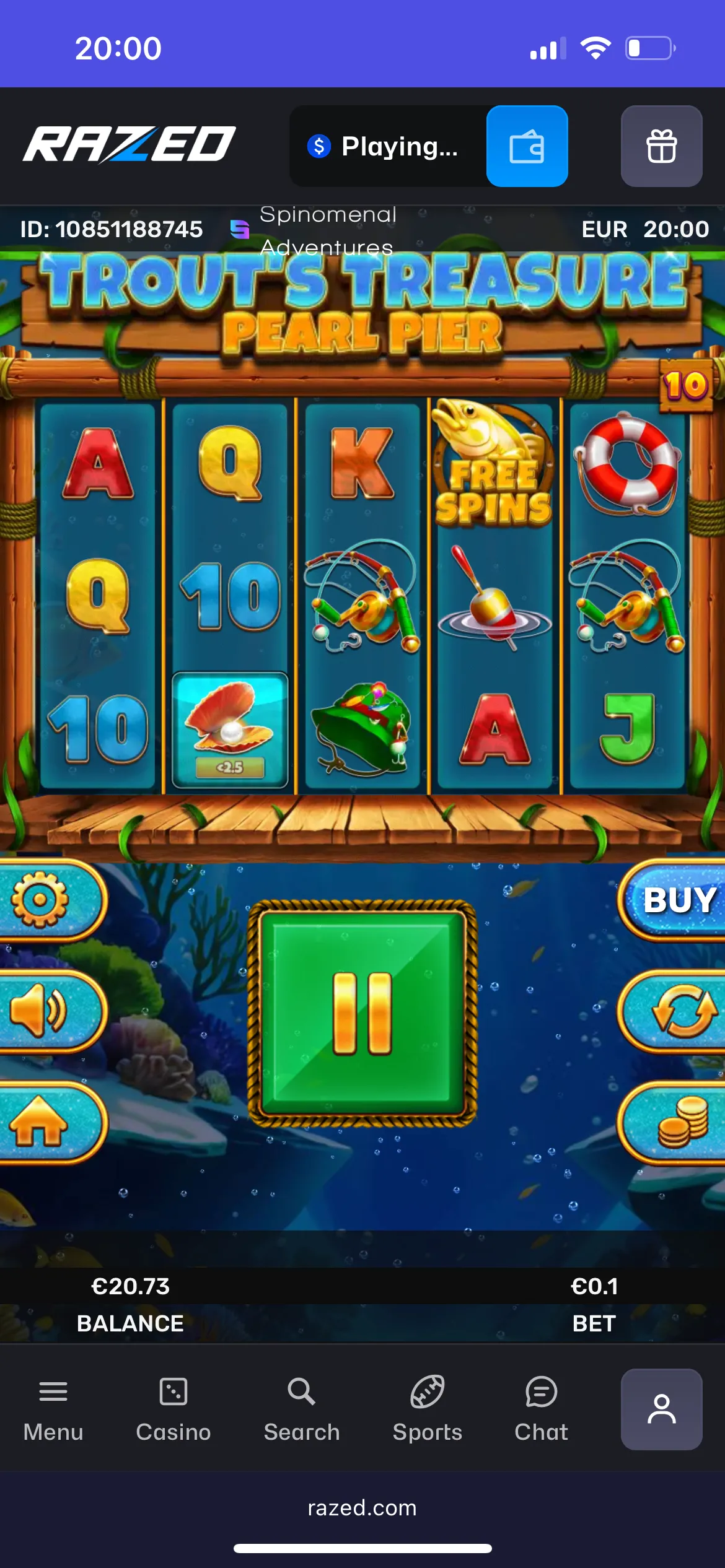The width and height of the screenshot is (725, 1568).
Task: Open the coin stack bet button
Action: [682, 1123]
